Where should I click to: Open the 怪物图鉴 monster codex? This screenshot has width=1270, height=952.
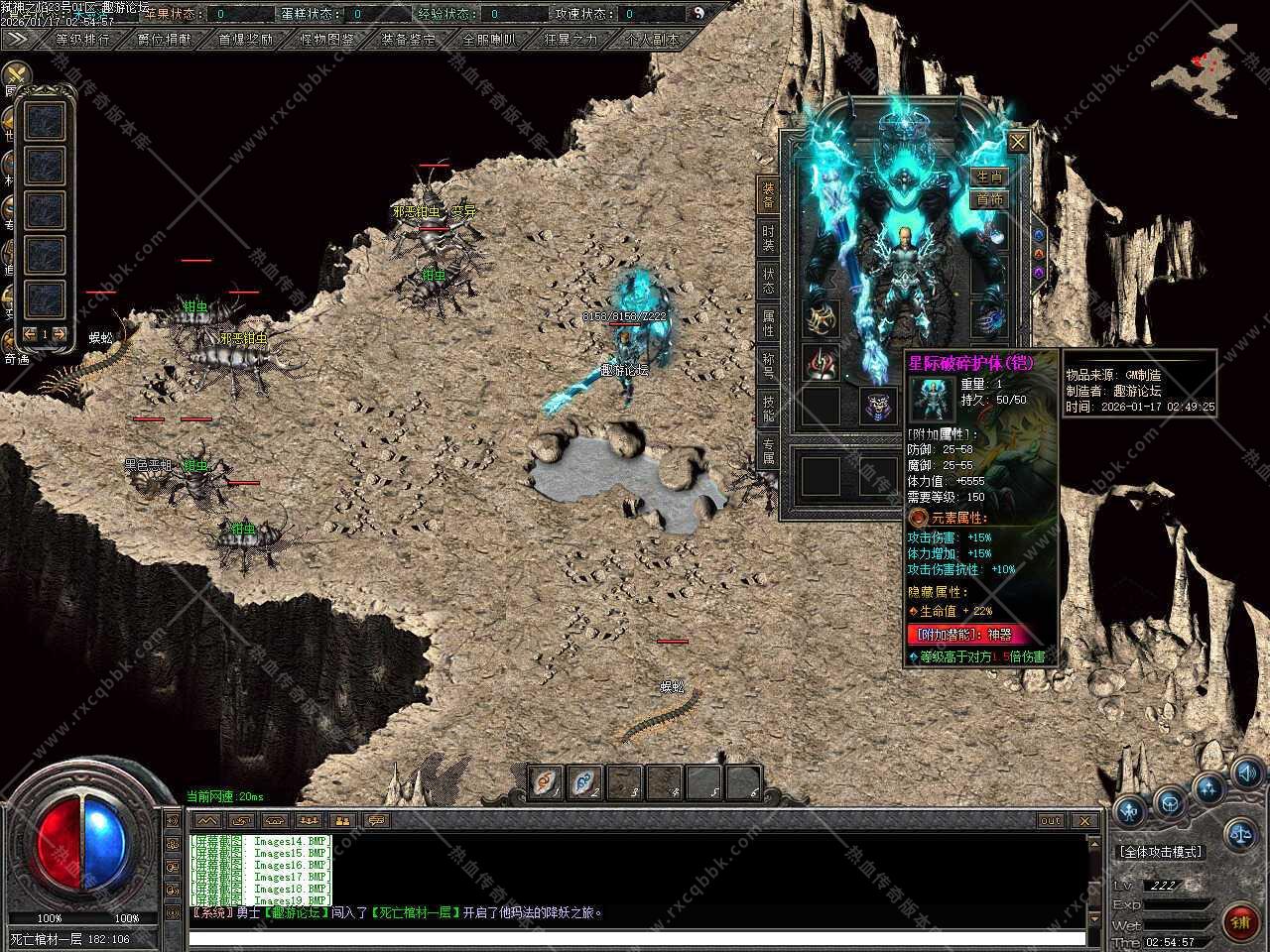pos(327,40)
